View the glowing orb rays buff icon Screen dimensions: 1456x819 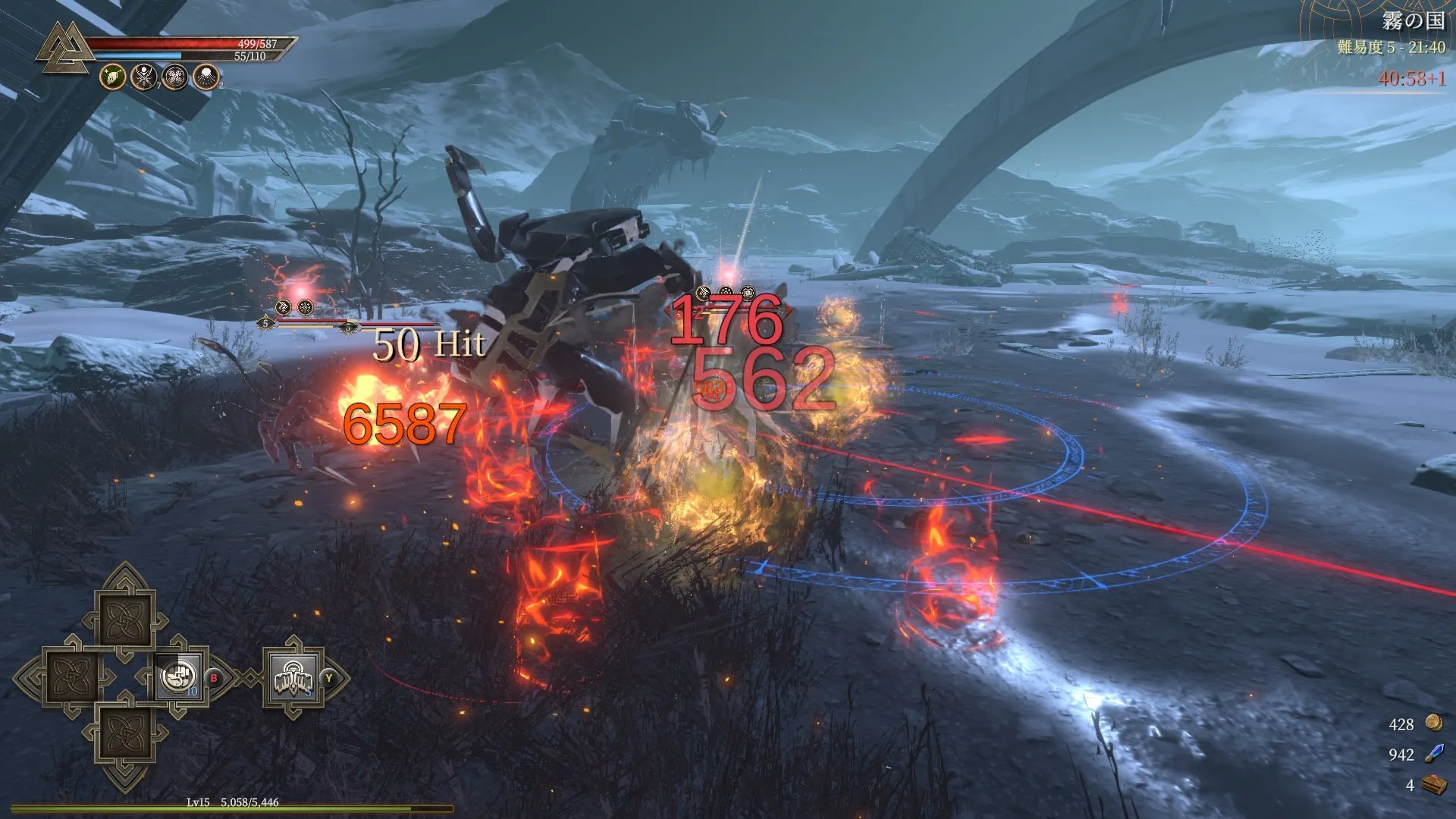206,77
